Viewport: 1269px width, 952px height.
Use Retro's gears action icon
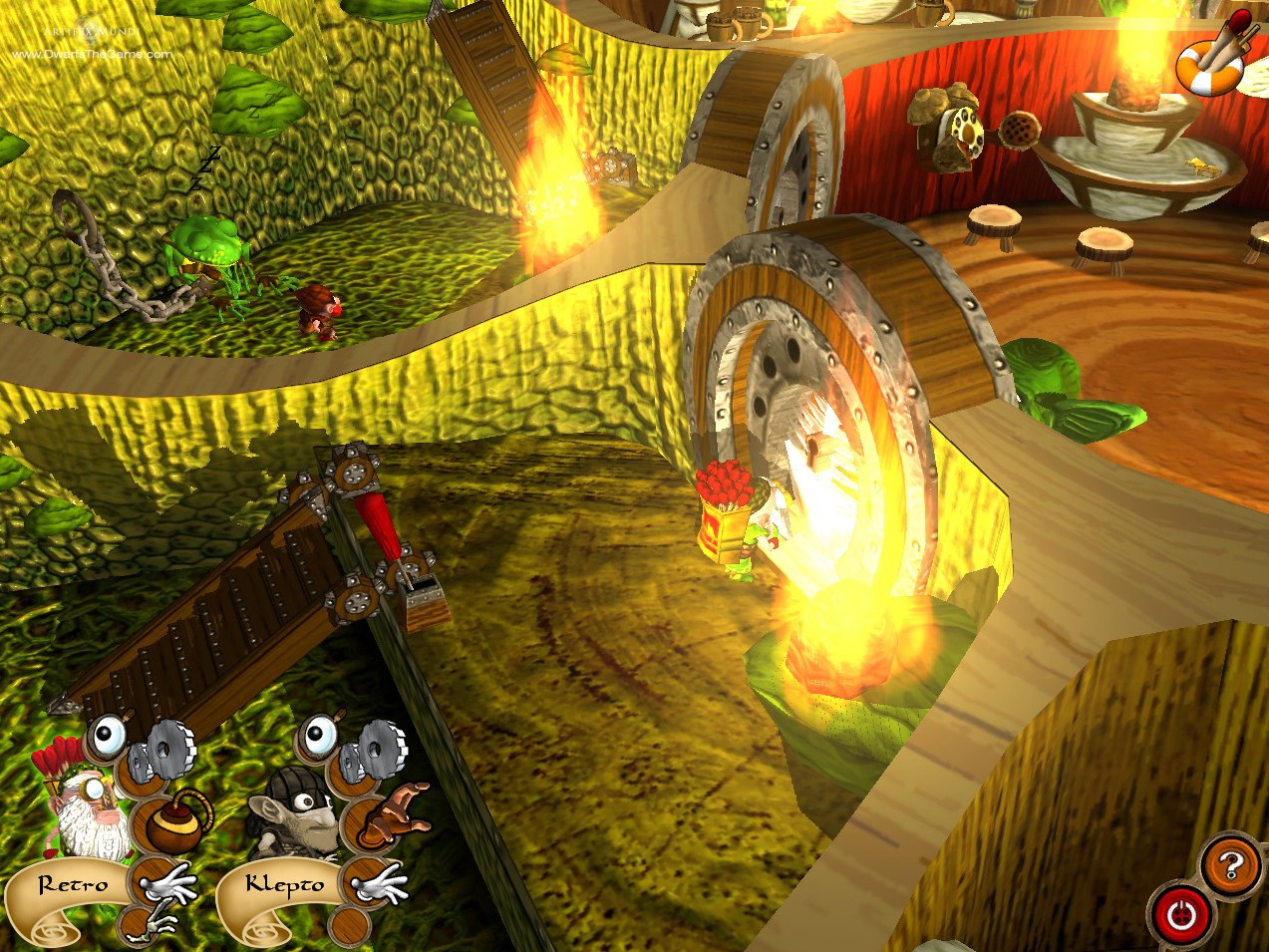(167, 750)
